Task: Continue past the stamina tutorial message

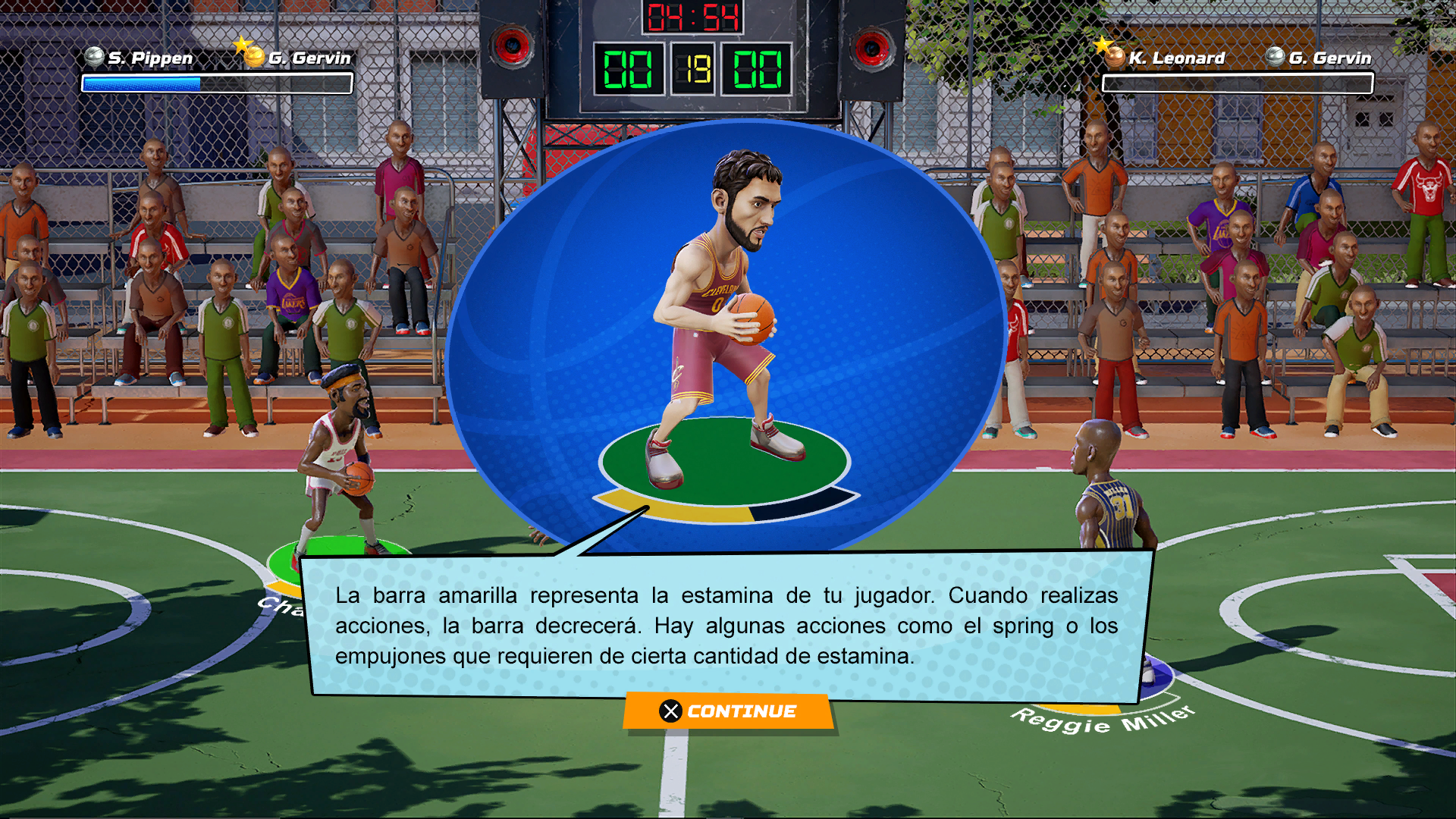Action: tap(729, 711)
